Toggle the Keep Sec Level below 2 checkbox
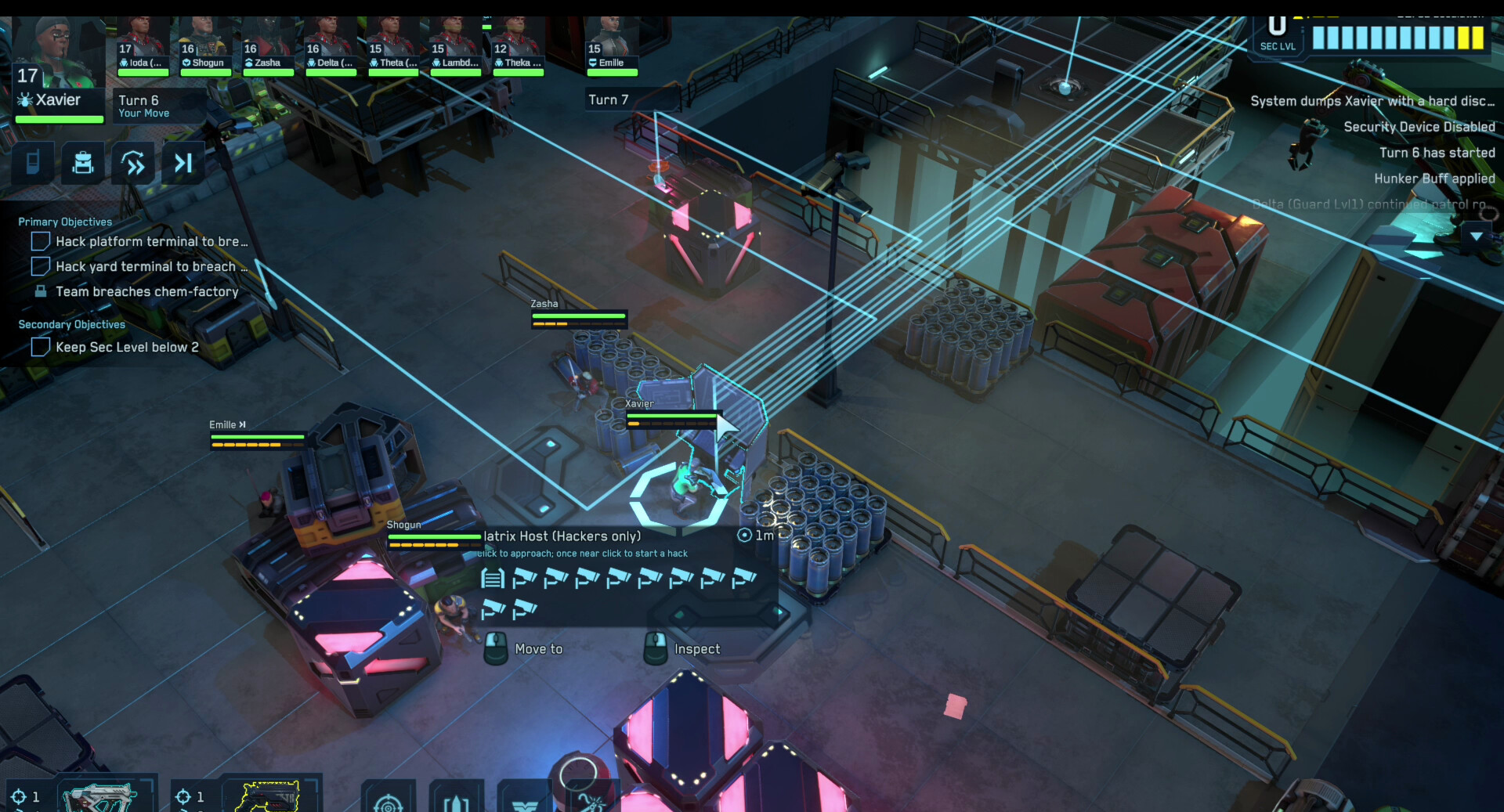This screenshot has height=812, width=1504. tap(40, 347)
